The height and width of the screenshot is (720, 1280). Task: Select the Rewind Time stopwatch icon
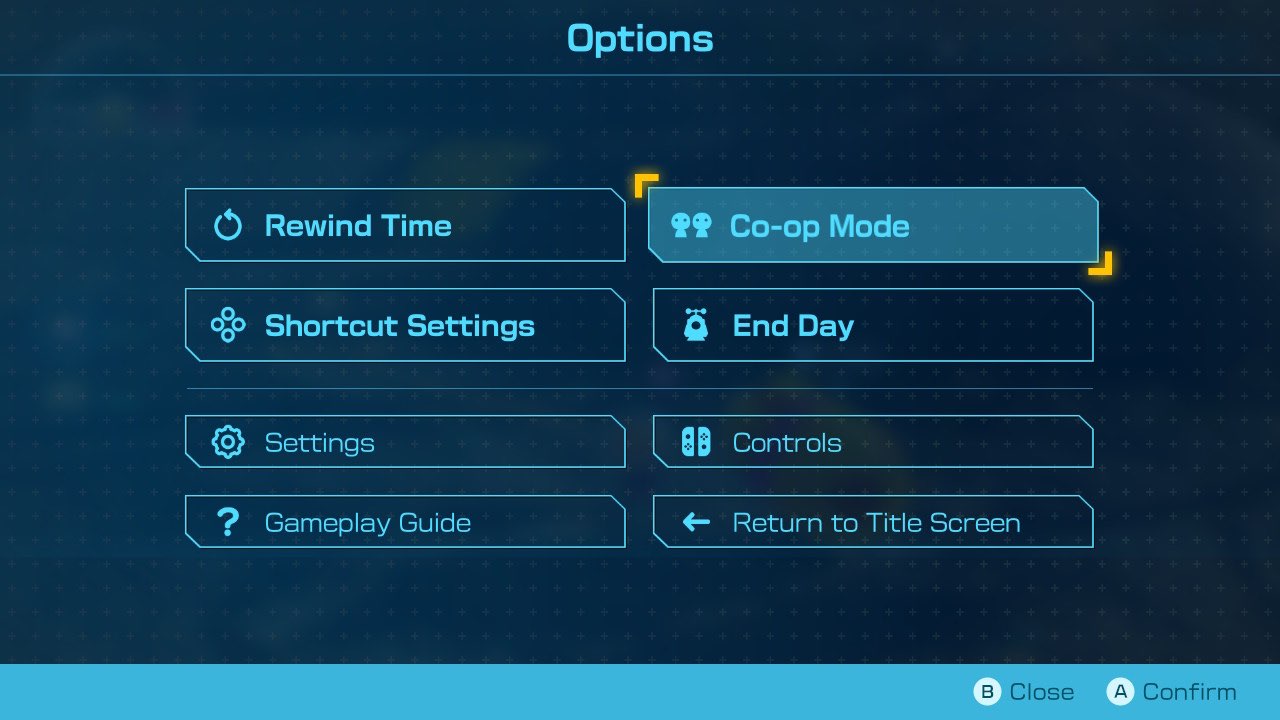point(228,225)
